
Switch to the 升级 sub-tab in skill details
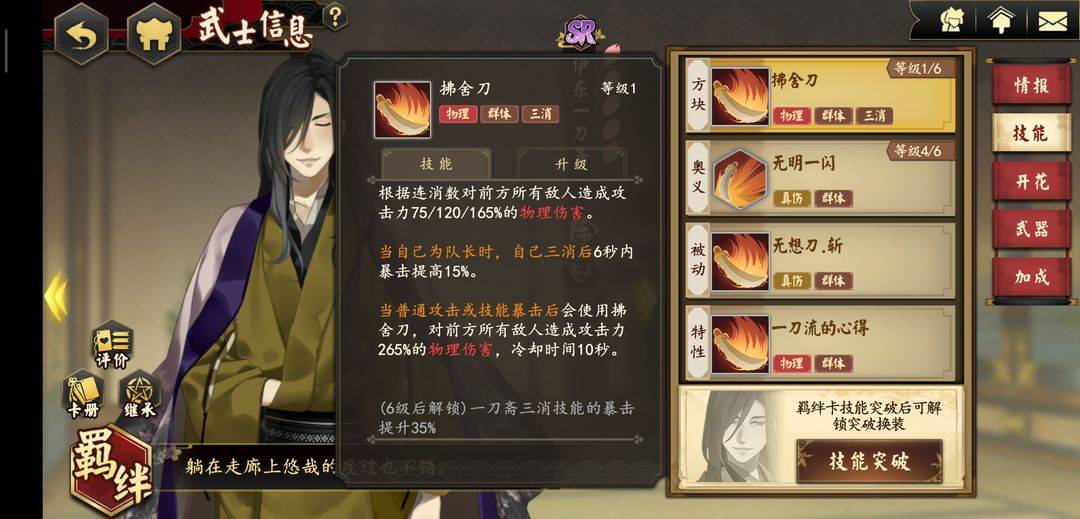point(571,163)
